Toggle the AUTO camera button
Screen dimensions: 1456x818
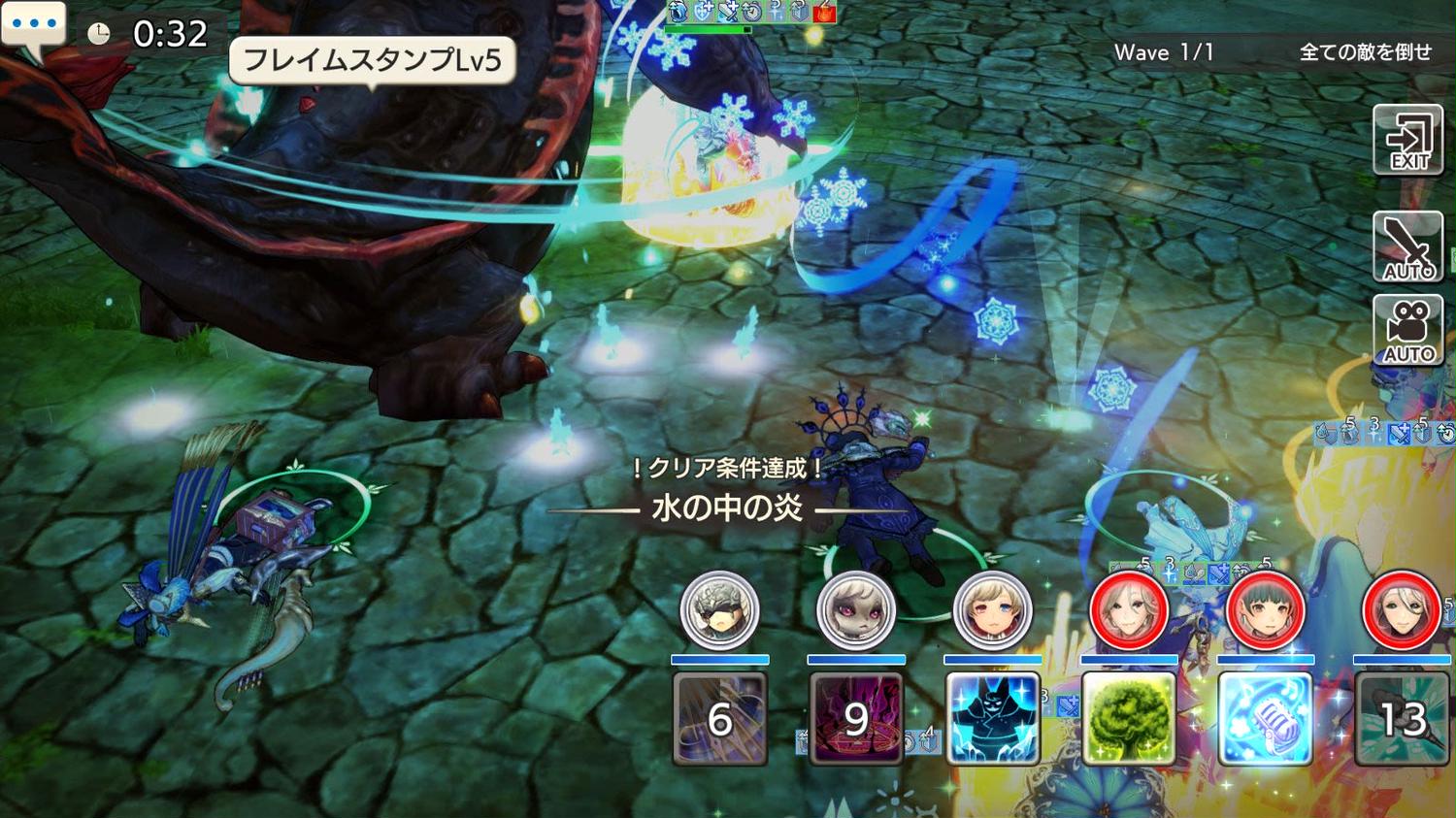tap(1407, 330)
